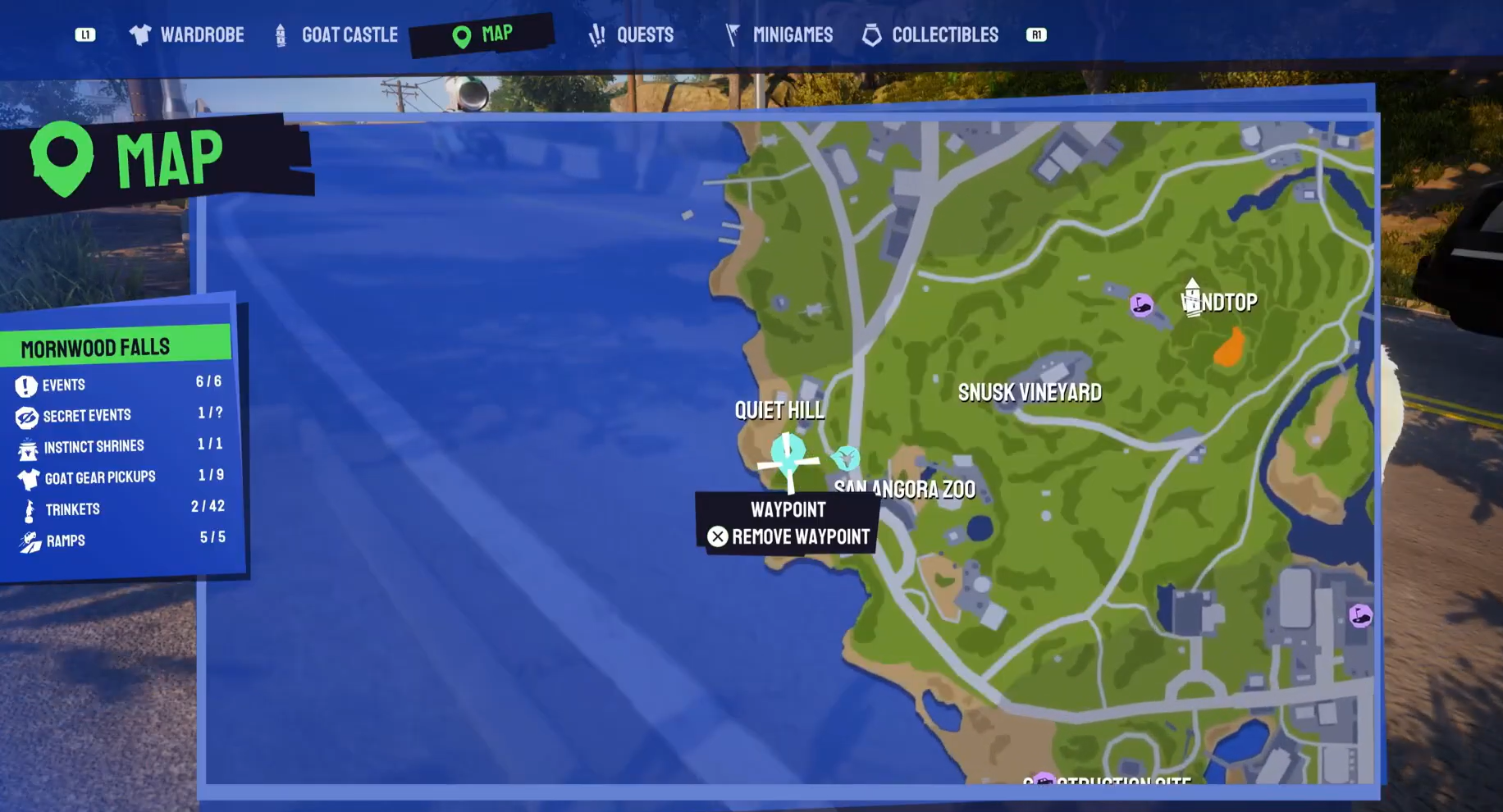Click the goat player marker near San Angora Zoo
This screenshot has width=1503, height=812.
(845, 459)
